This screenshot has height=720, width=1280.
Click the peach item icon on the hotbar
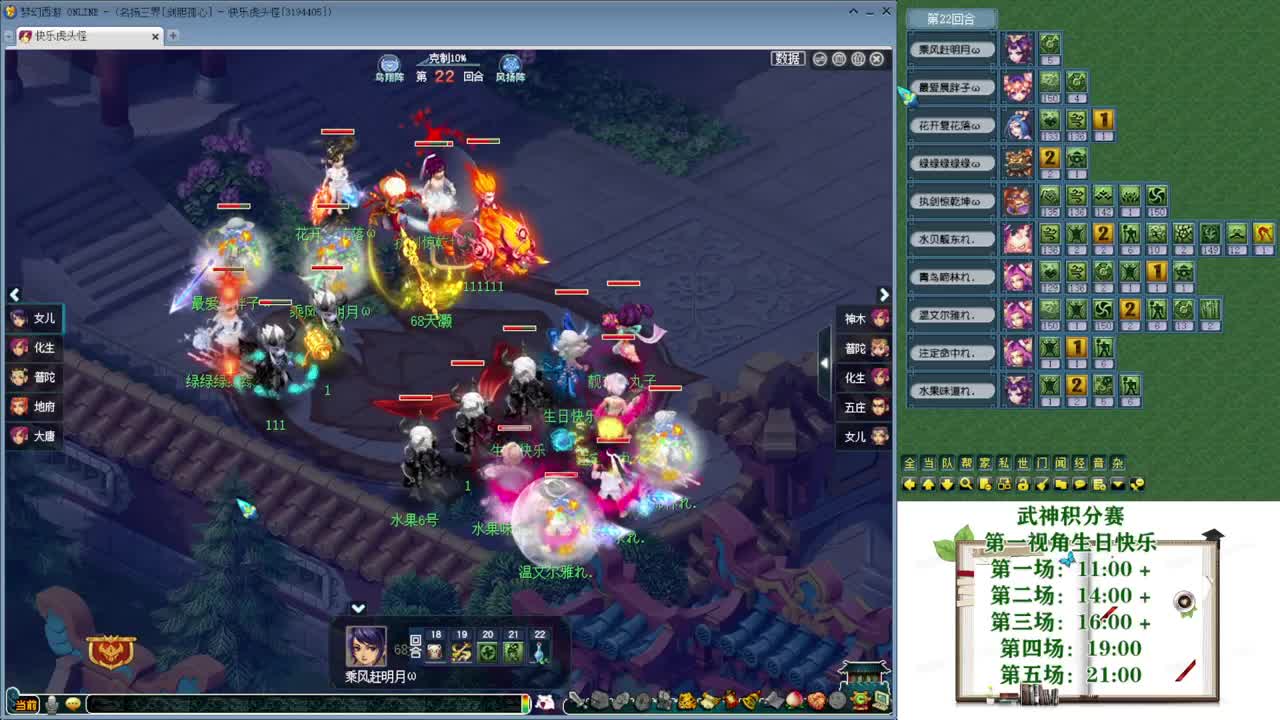792,701
